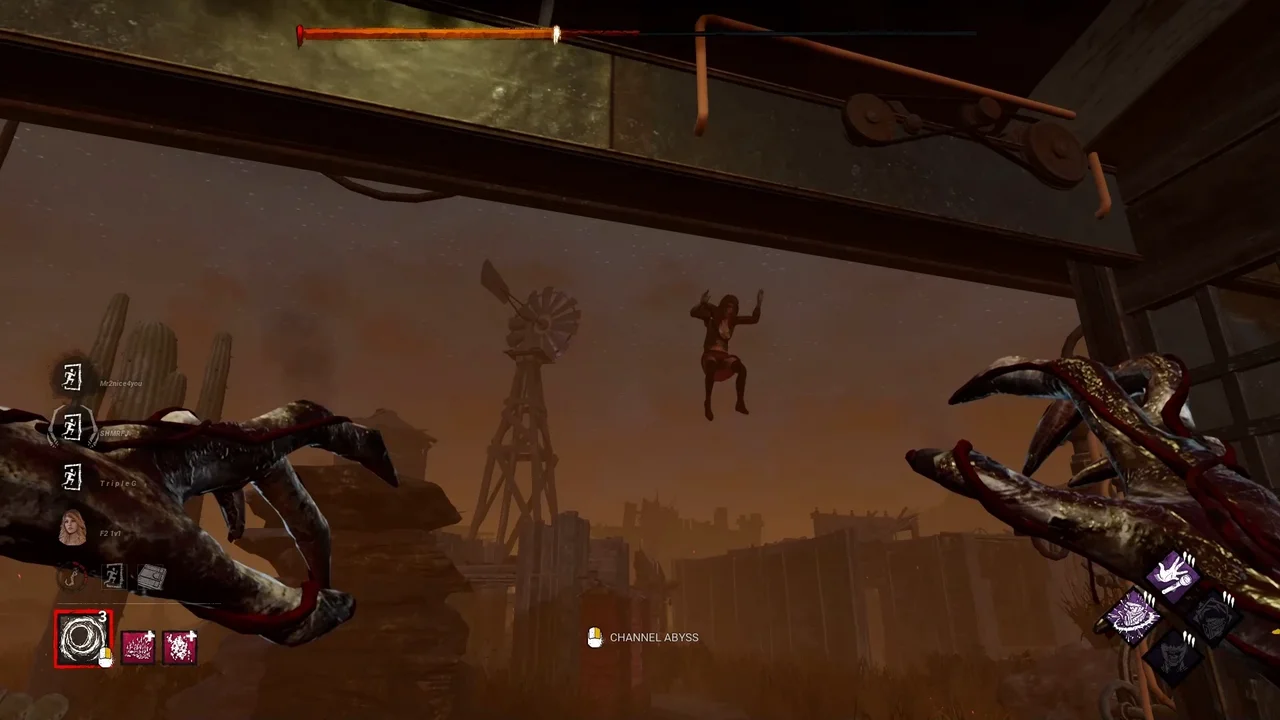
Task: Click the hand-with-microphone perk icon
Action: [1172, 575]
